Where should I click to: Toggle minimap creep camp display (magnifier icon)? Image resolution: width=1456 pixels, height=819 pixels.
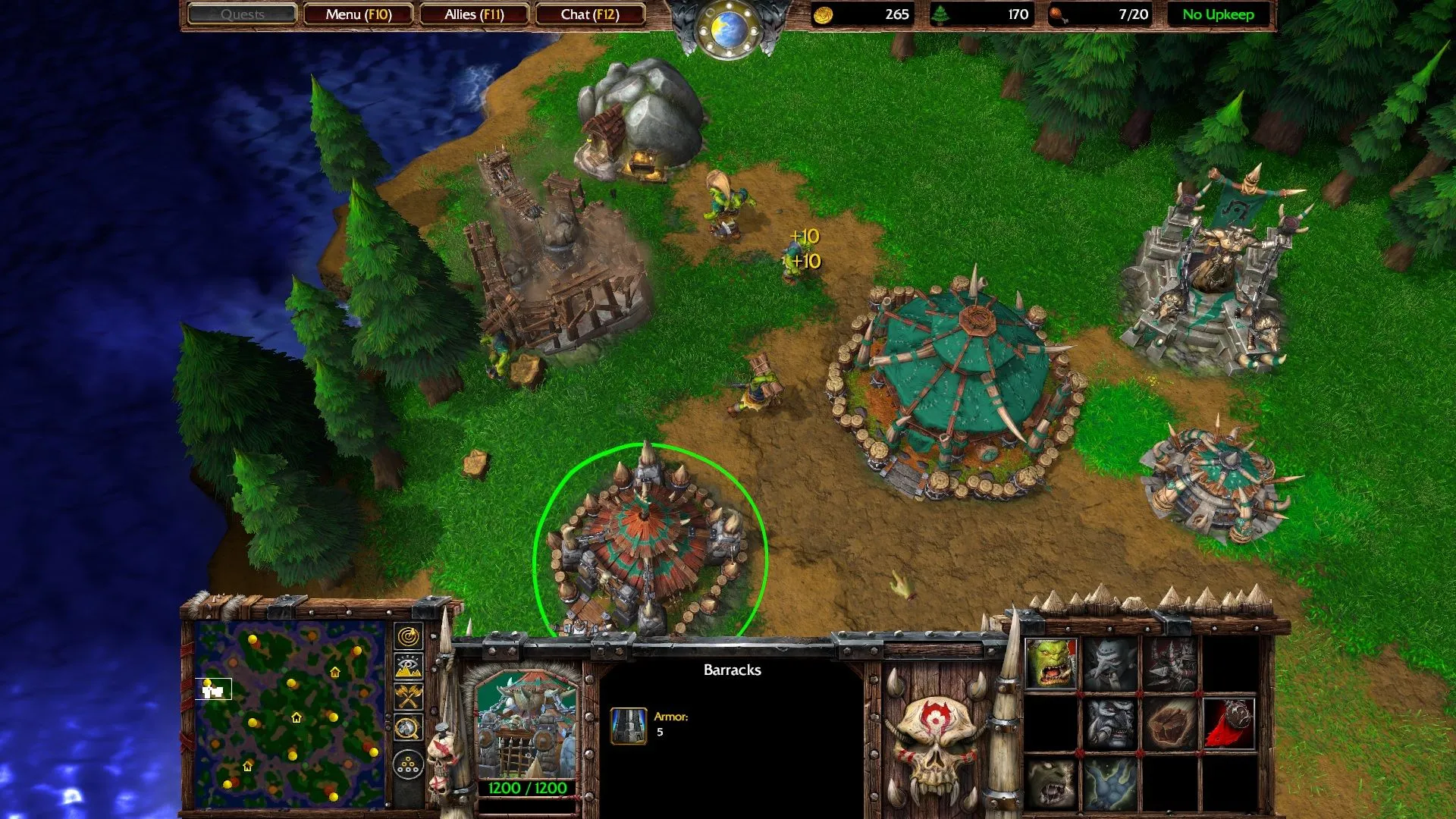pos(408,729)
